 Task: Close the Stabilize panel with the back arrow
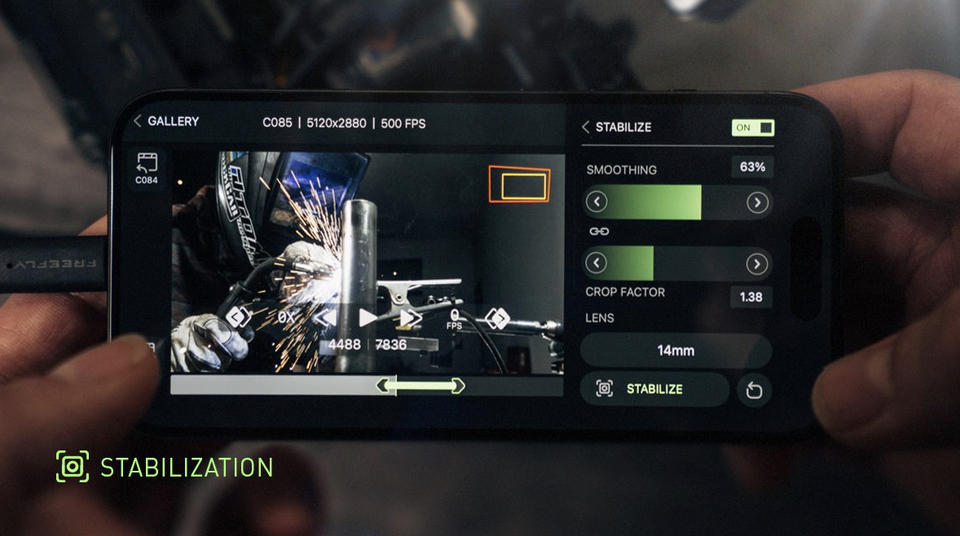pyautogui.click(x=586, y=127)
